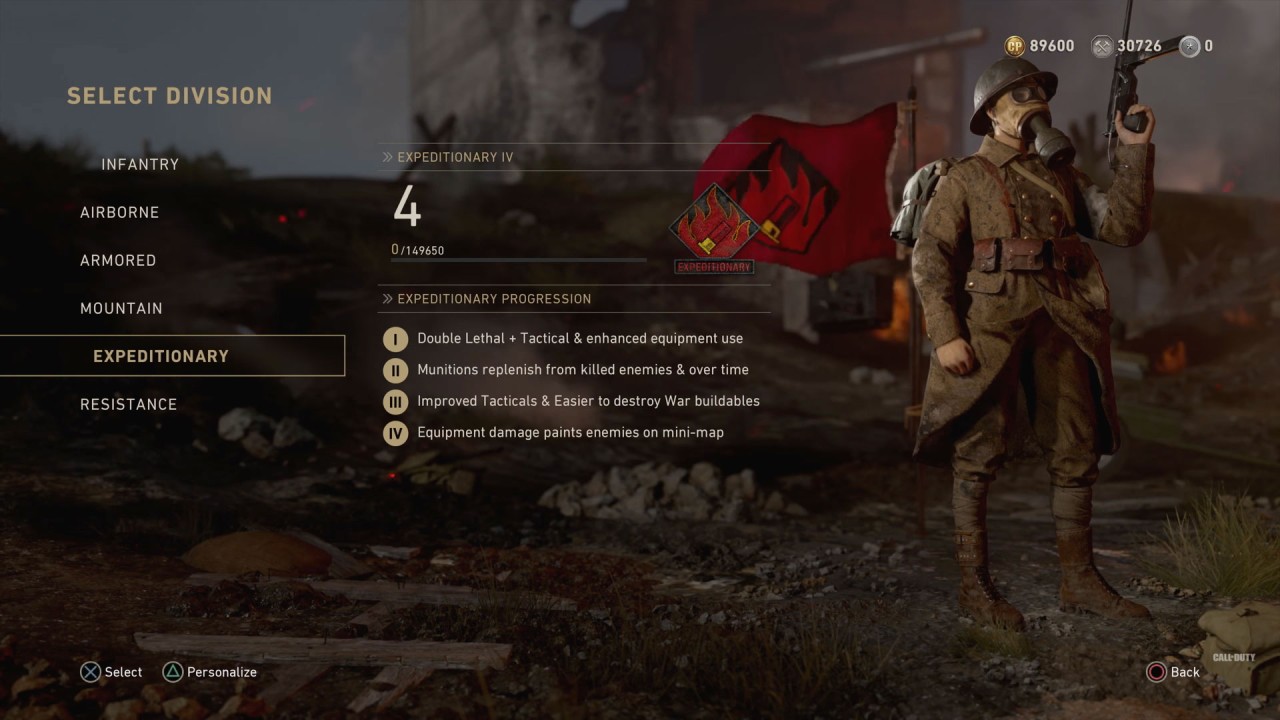
Task: Choose the Resistance division
Action: [128, 404]
